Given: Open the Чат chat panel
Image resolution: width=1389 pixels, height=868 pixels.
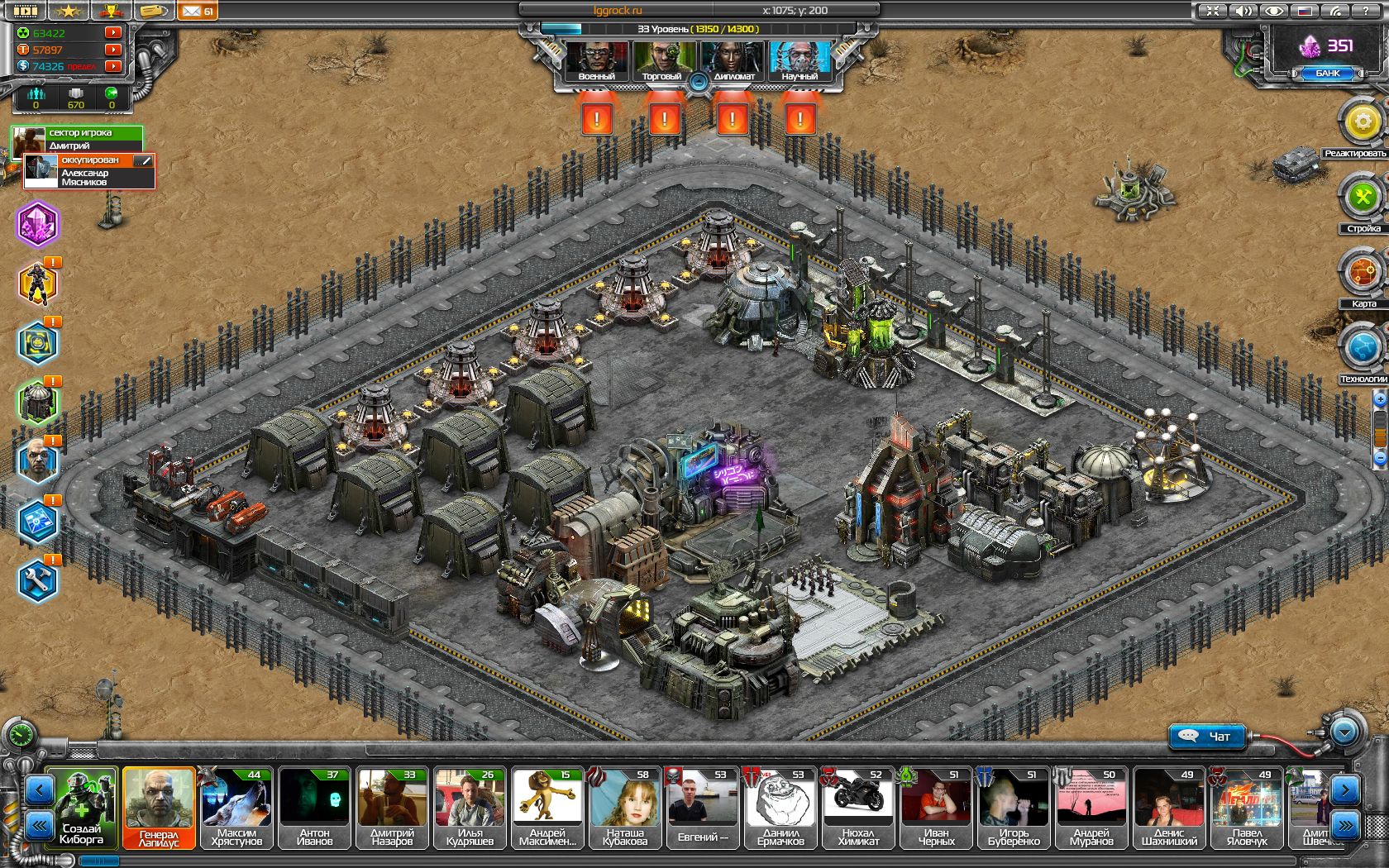Looking at the screenshot, I should 1207,736.
